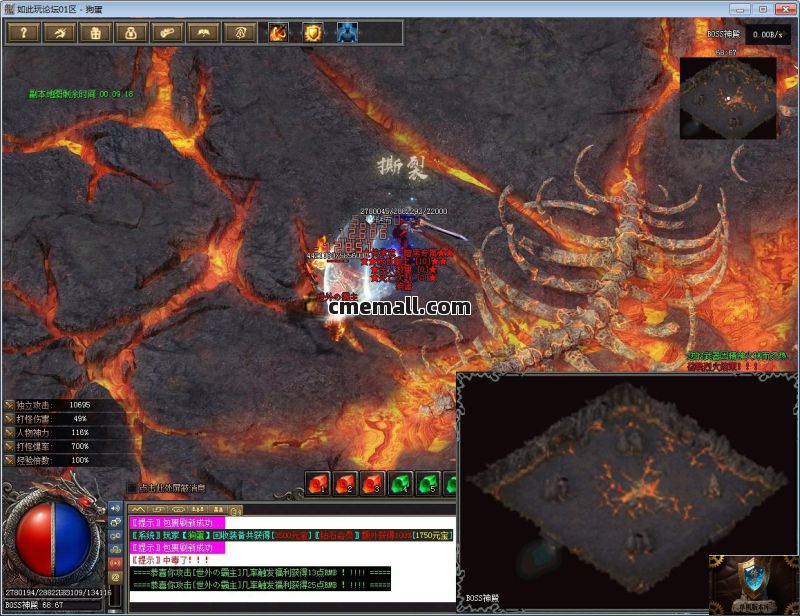This screenshot has height=616, width=800.
Task: Use the red potion in slot 1
Action: 319,484
